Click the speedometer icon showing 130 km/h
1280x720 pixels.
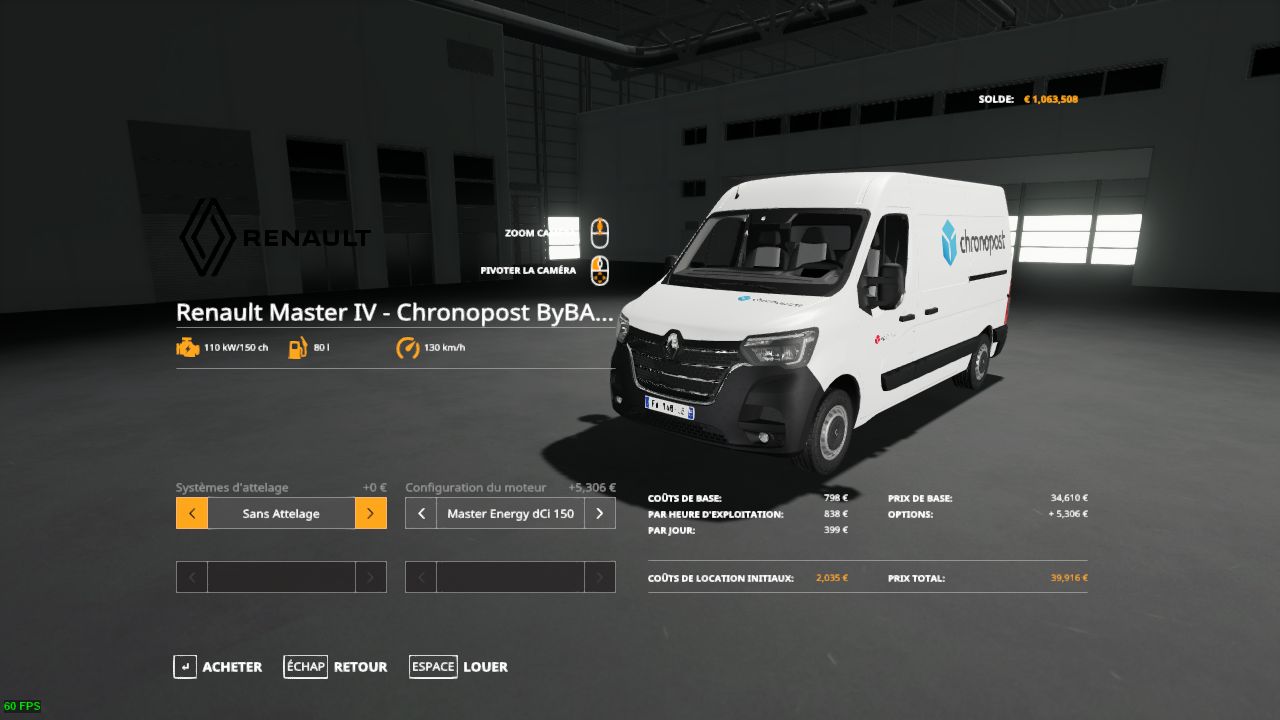click(408, 348)
